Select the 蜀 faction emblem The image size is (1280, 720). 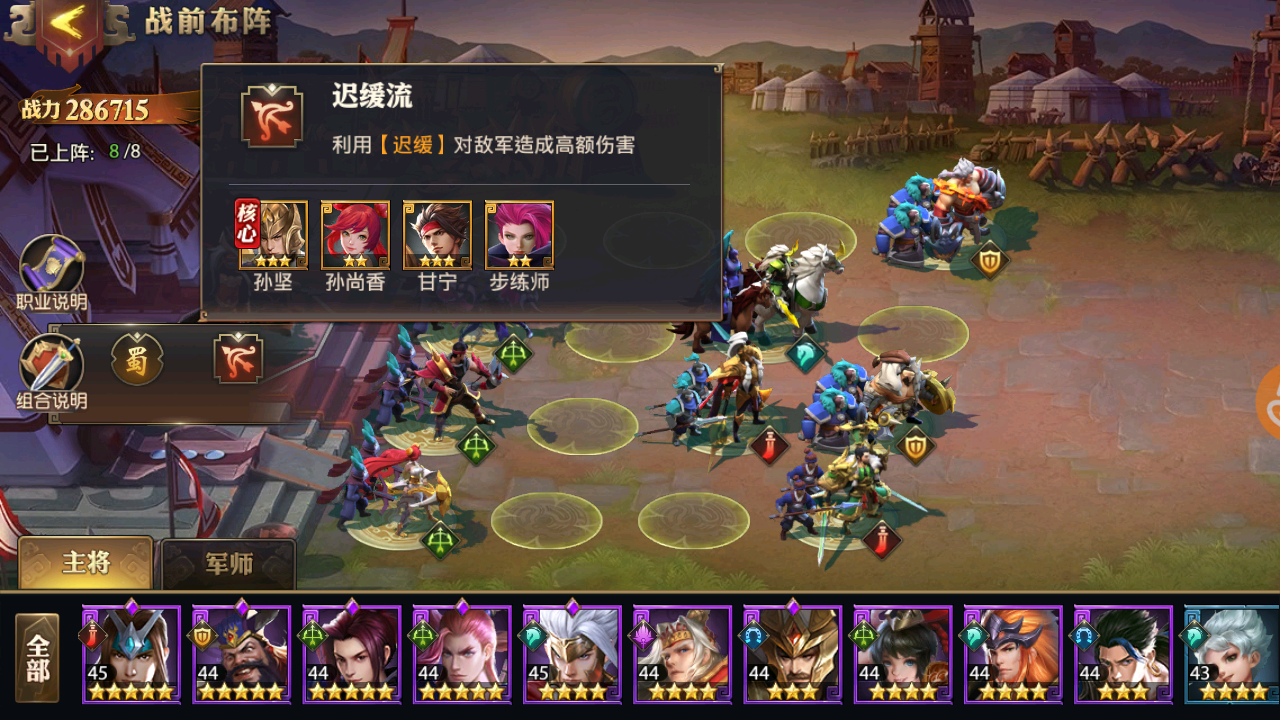[137, 358]
